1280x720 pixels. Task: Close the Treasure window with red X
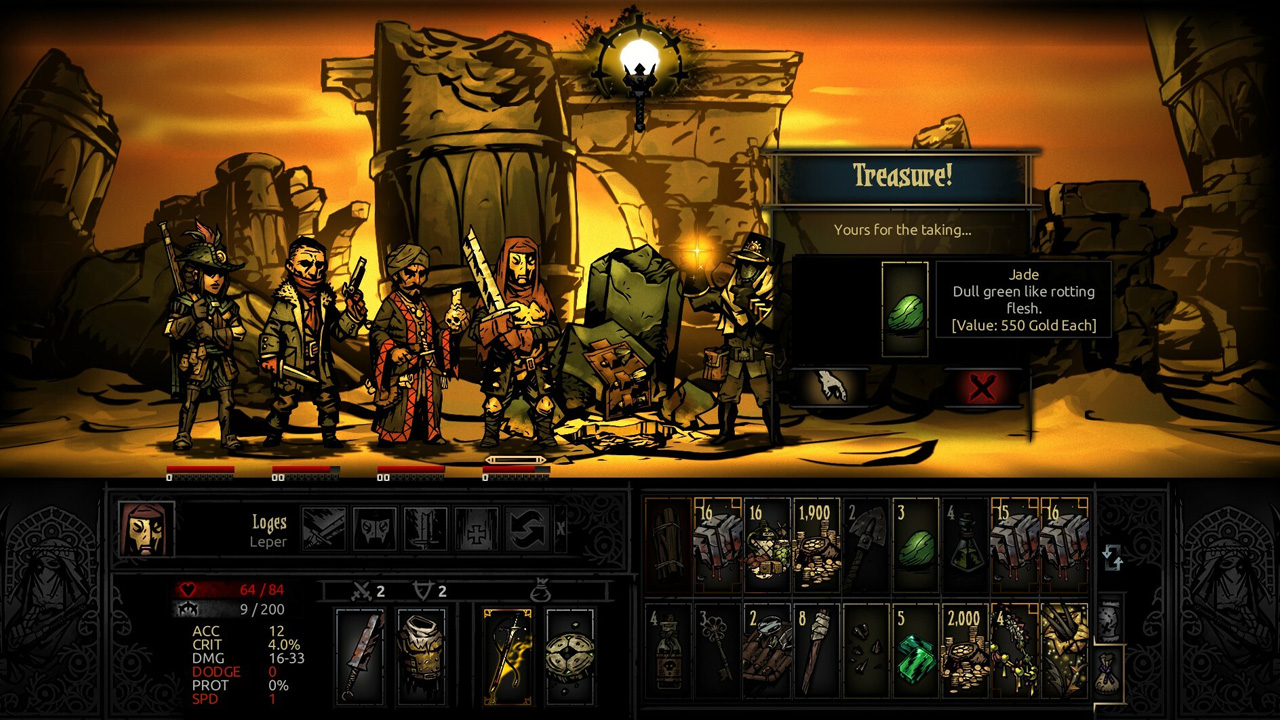pyautogui.click(x=981, y=388)
